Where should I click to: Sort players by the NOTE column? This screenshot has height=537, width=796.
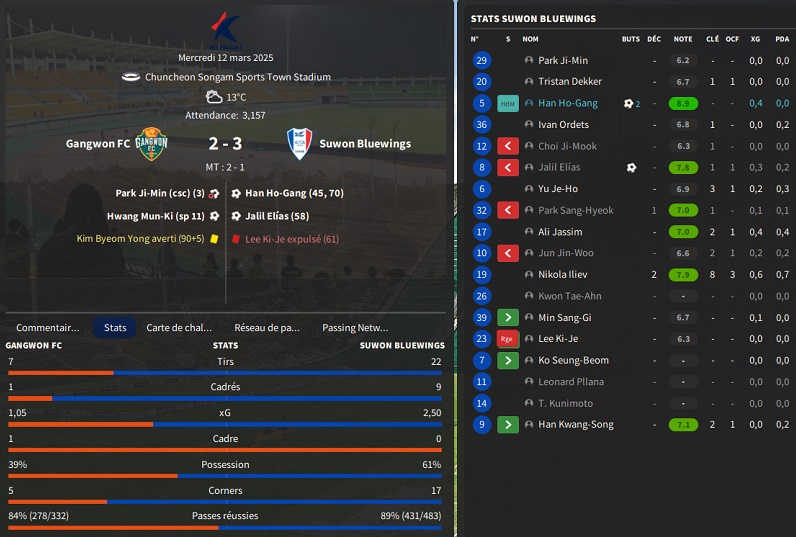click(682, 39)
